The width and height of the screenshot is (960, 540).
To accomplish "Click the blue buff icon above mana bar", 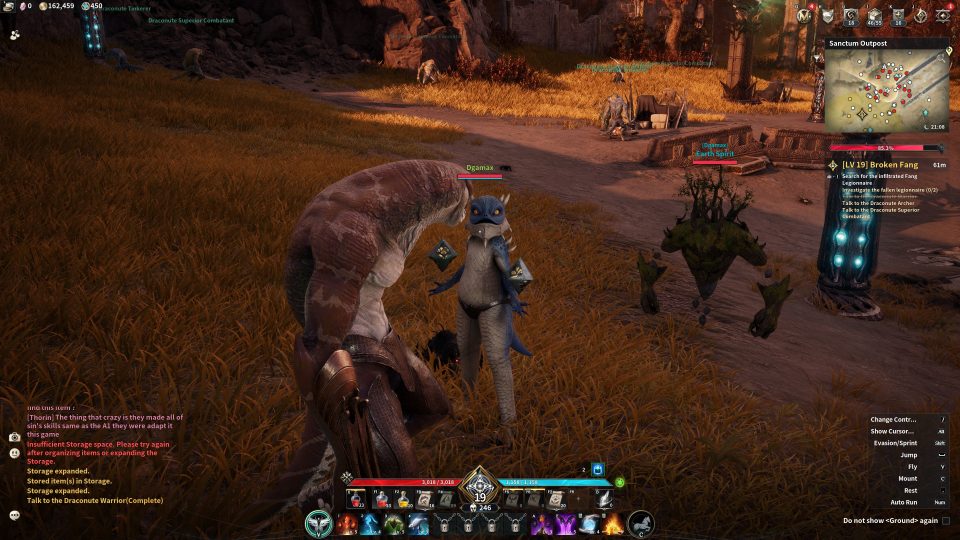I will [x=598, y=469].
